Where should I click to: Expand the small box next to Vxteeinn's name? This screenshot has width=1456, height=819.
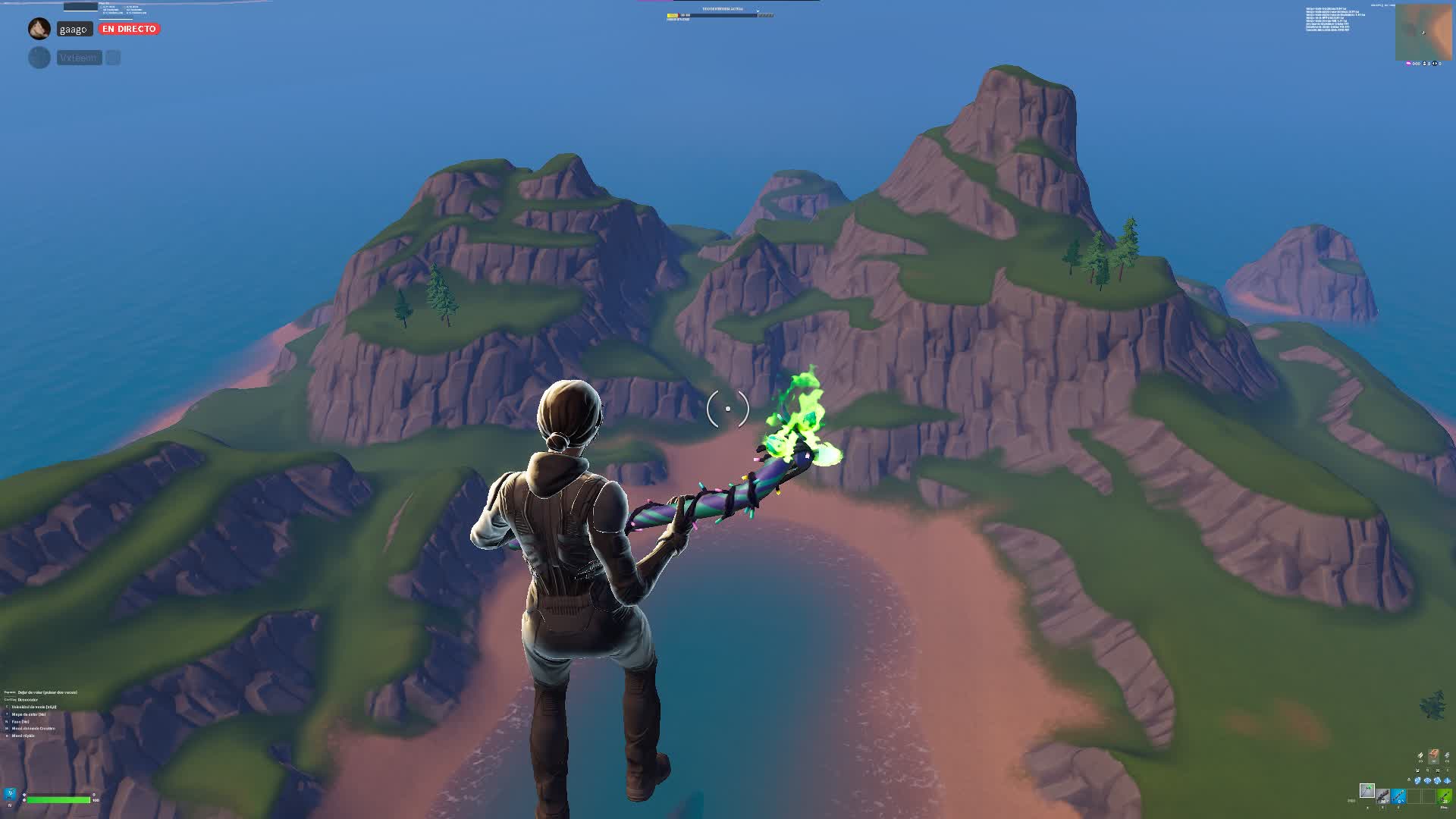tap(111, 57)
